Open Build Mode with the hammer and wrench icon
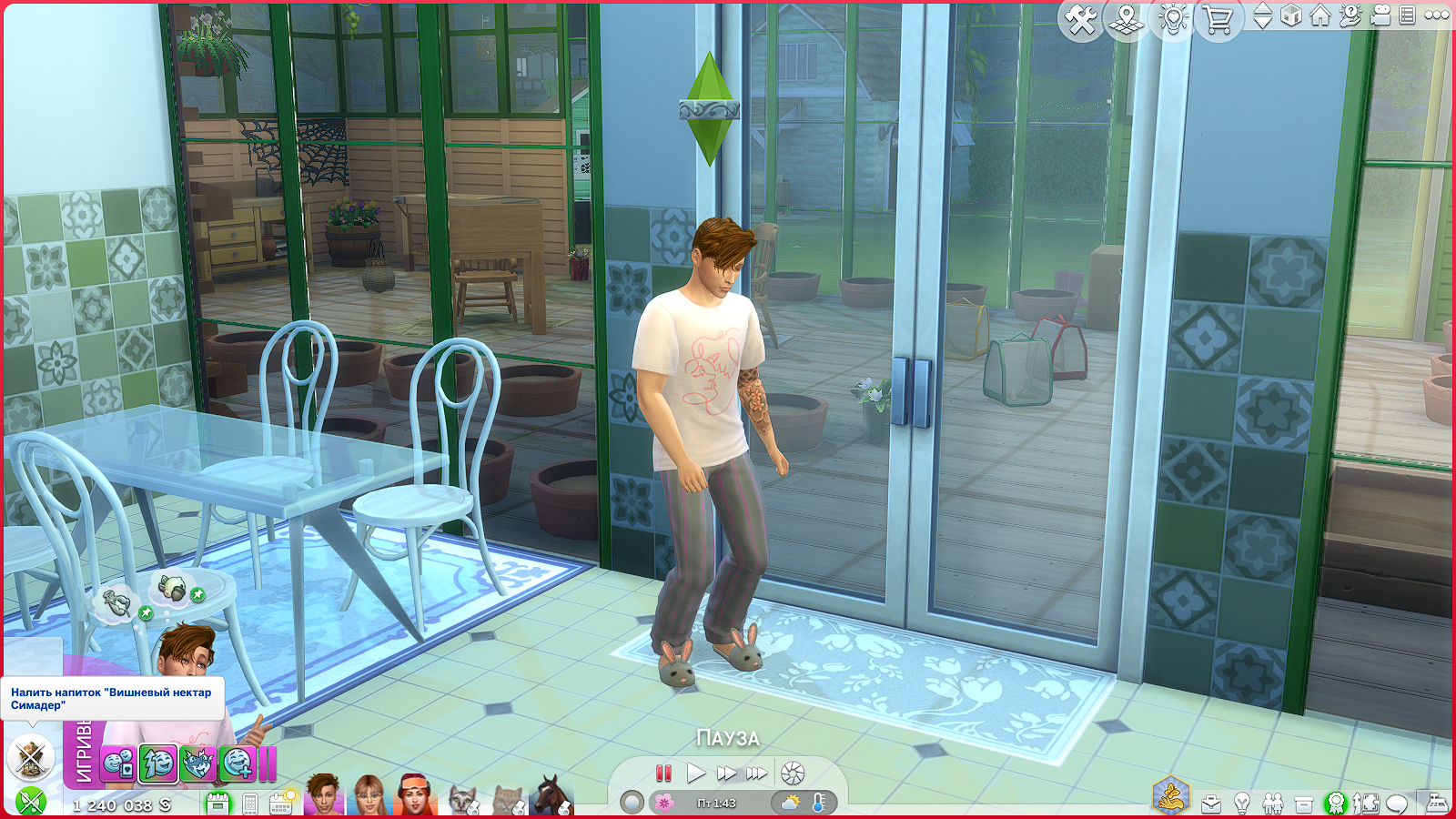 click(x=1081, y=19)
